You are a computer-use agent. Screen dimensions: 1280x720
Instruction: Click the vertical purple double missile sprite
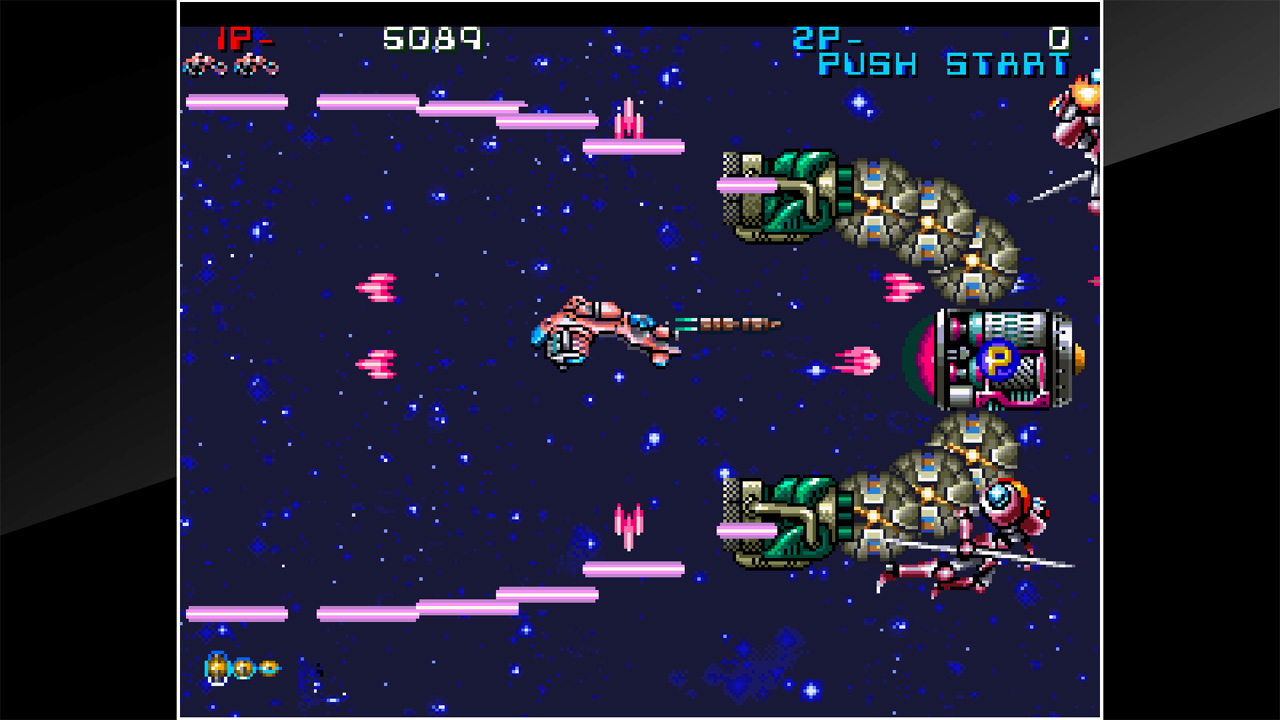[630, 118]
